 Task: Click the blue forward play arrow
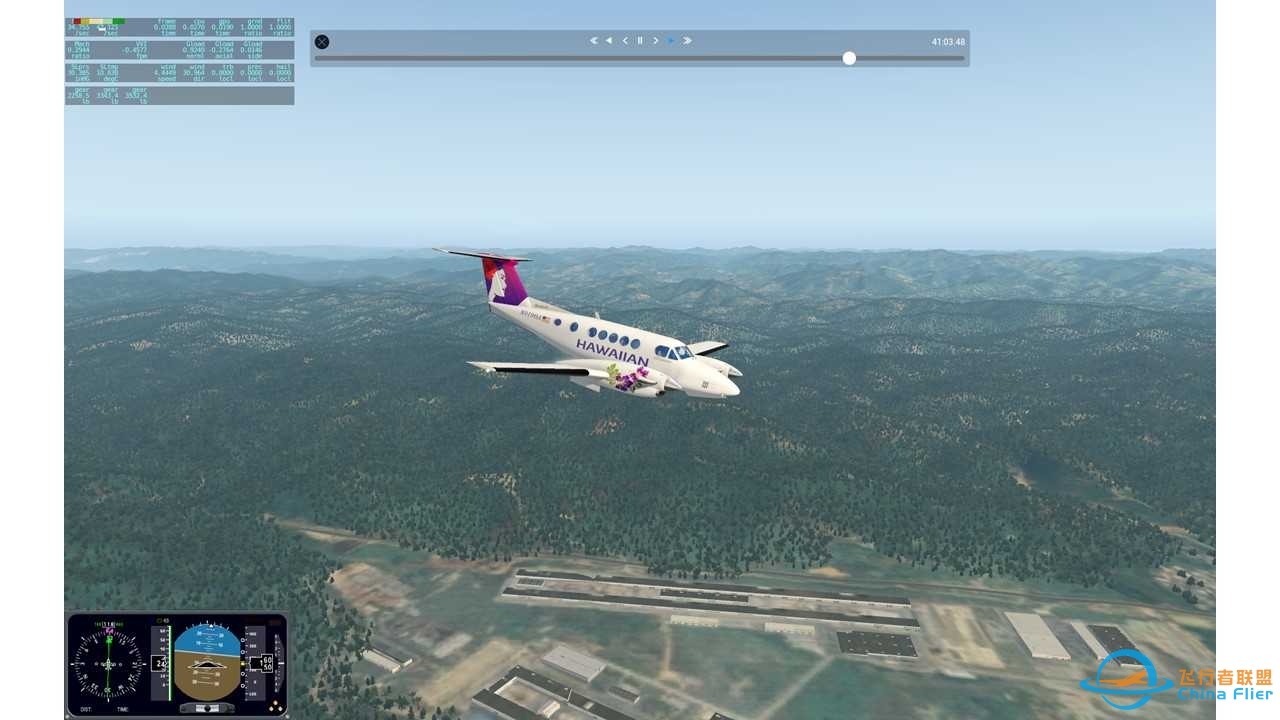671,41
